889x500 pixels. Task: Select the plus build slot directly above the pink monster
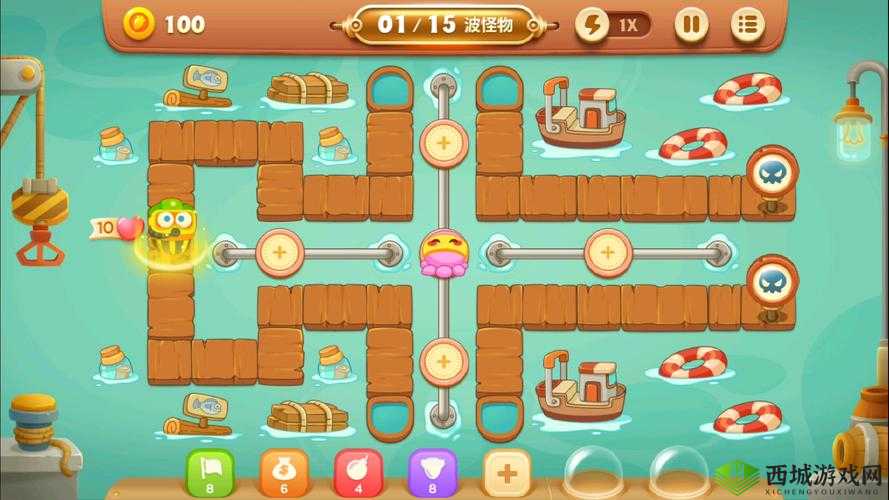point(443,143)
